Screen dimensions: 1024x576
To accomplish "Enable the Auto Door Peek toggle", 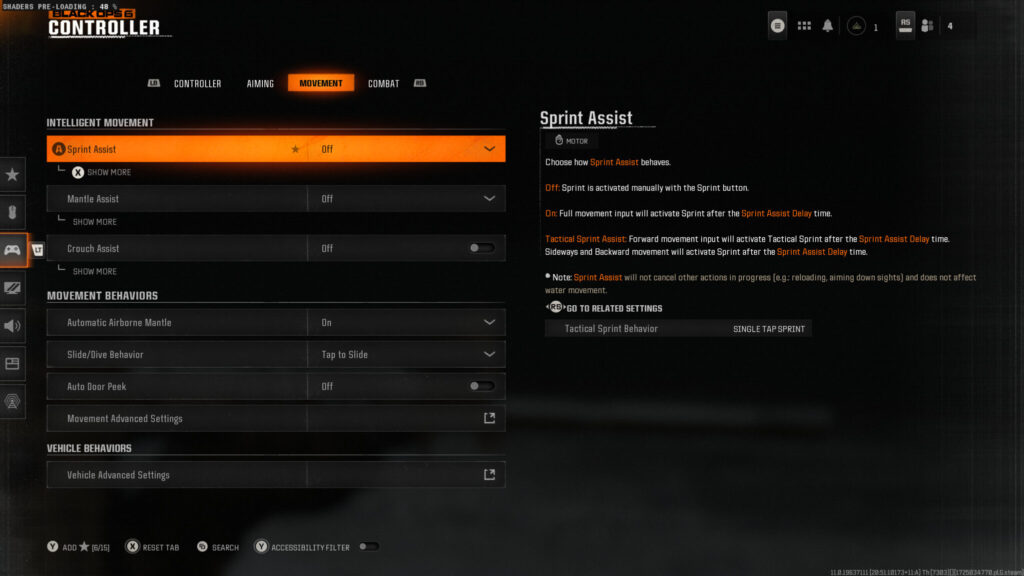I will click(482, 386).
